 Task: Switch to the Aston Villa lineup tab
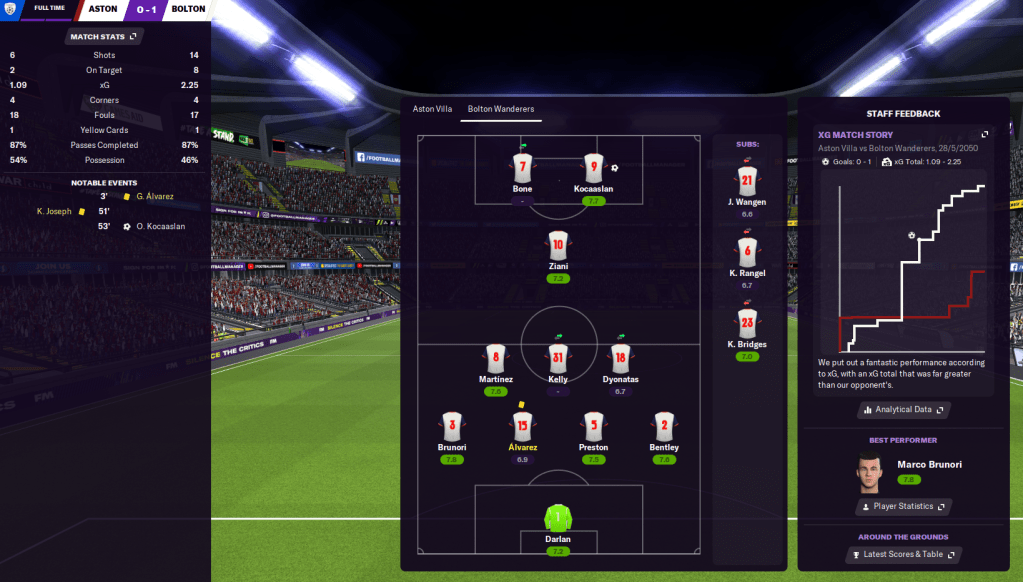(x=432, y=108)
